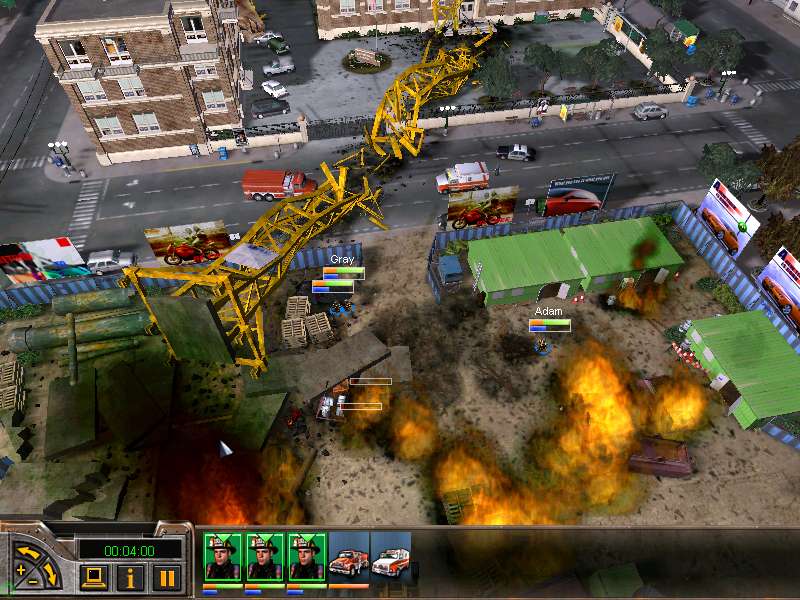Screen dimensions: 800x600
Task: Zoom out the camera with the minus button
Action: [34, 581]
